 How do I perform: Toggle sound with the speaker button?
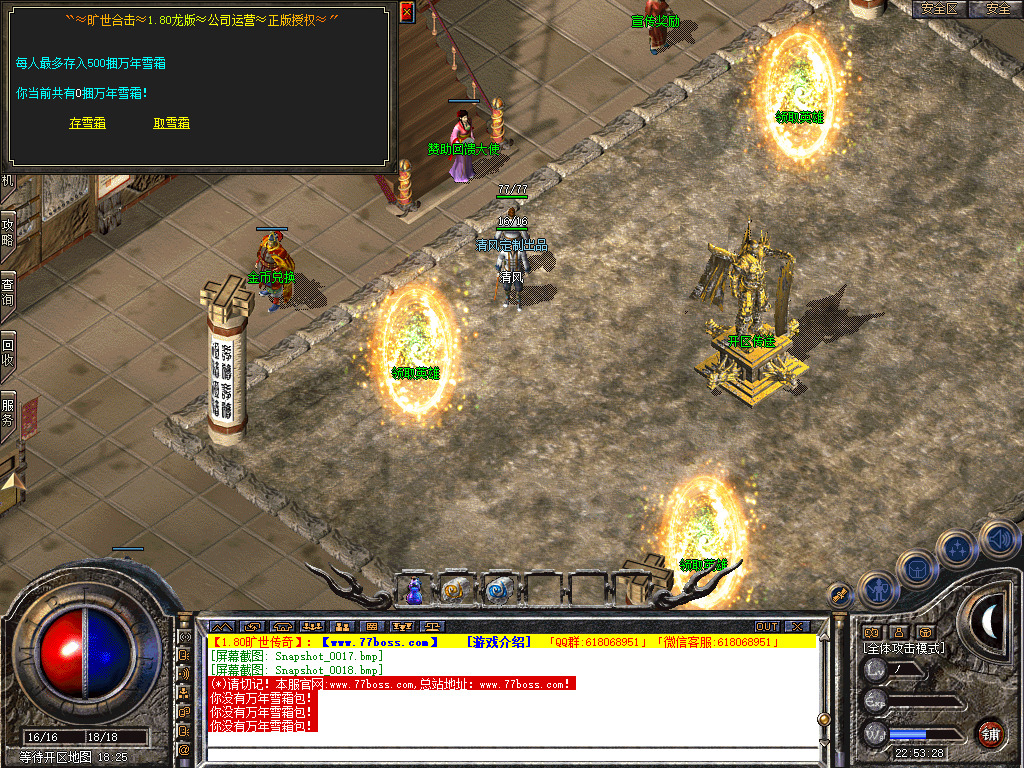point(998,538)
